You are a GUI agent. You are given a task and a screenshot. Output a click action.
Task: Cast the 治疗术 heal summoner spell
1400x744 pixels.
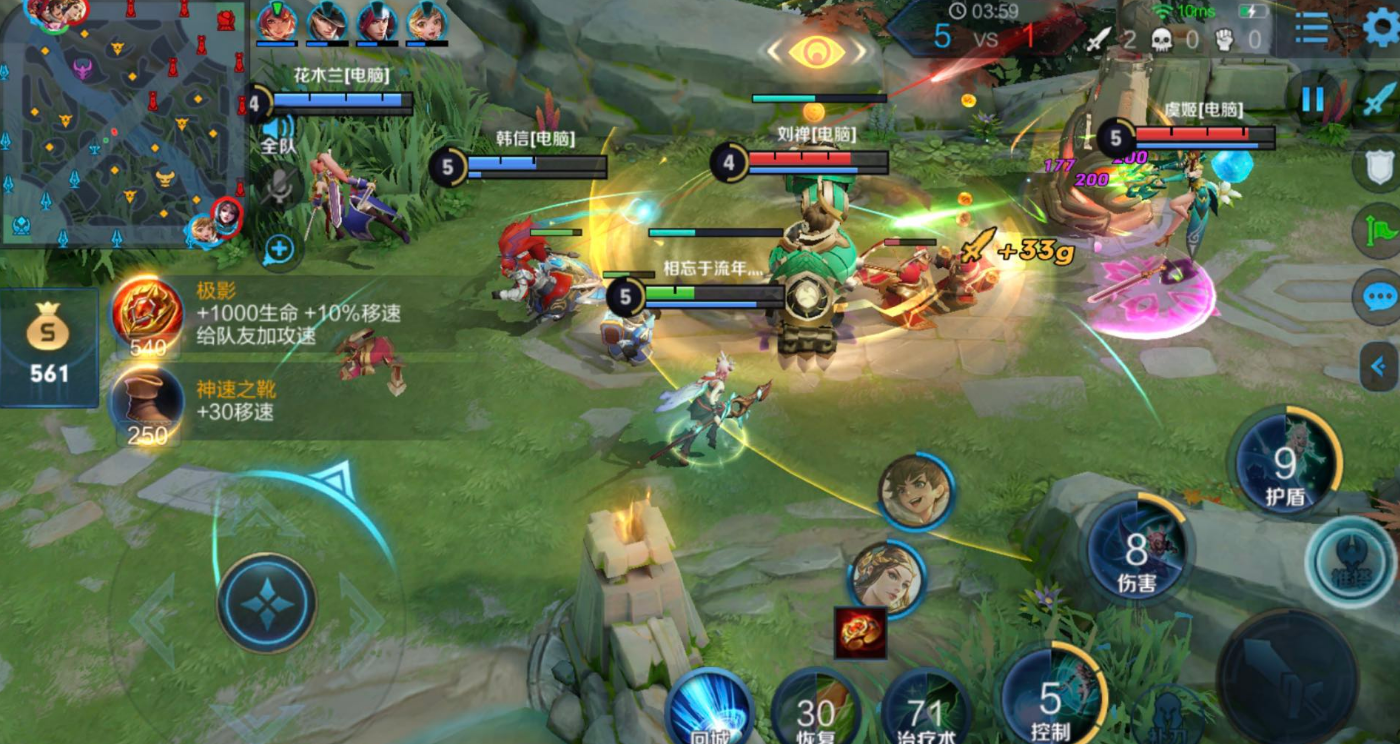coord(925,712)
